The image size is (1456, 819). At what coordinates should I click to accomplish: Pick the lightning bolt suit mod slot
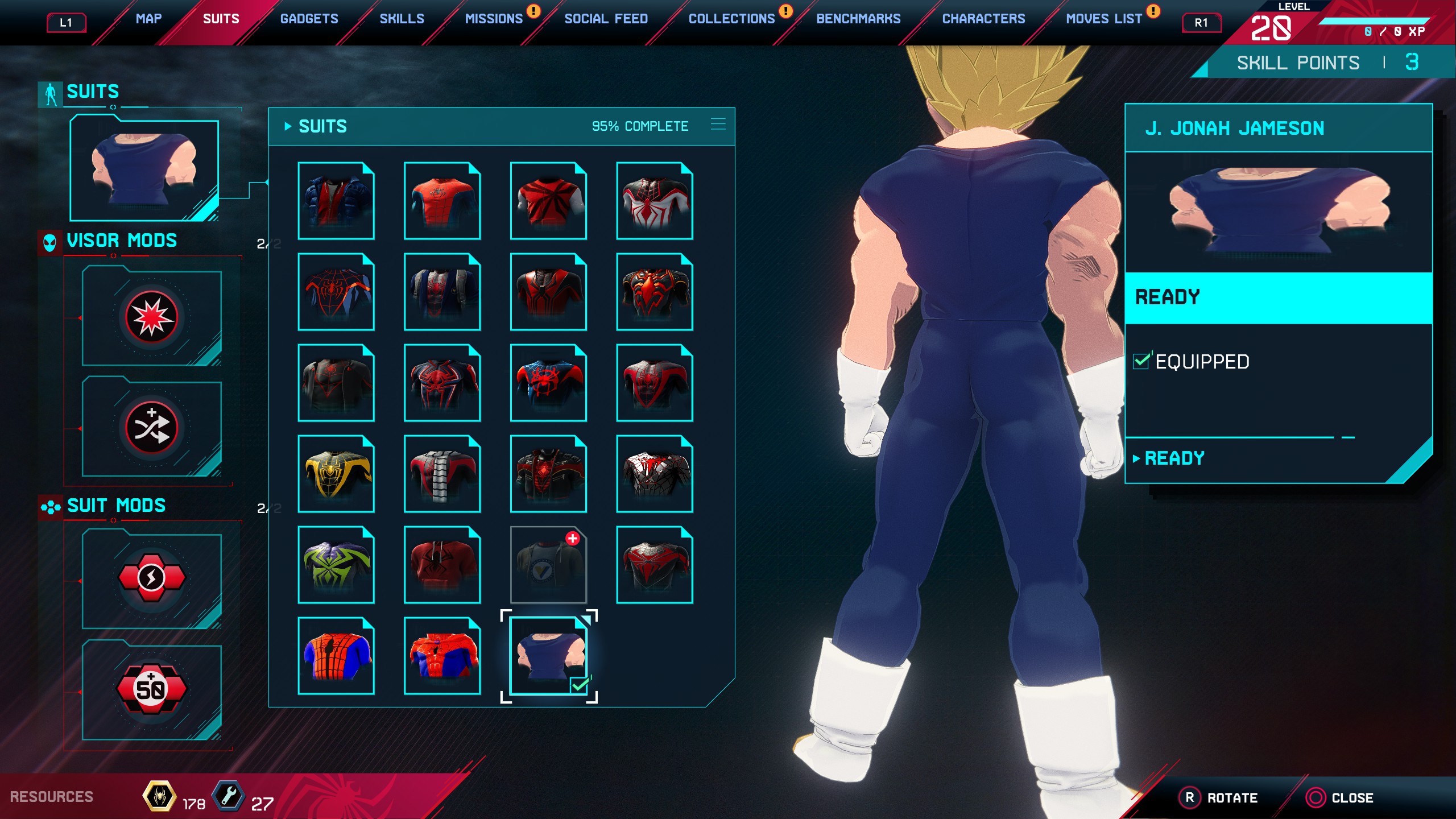151,578
